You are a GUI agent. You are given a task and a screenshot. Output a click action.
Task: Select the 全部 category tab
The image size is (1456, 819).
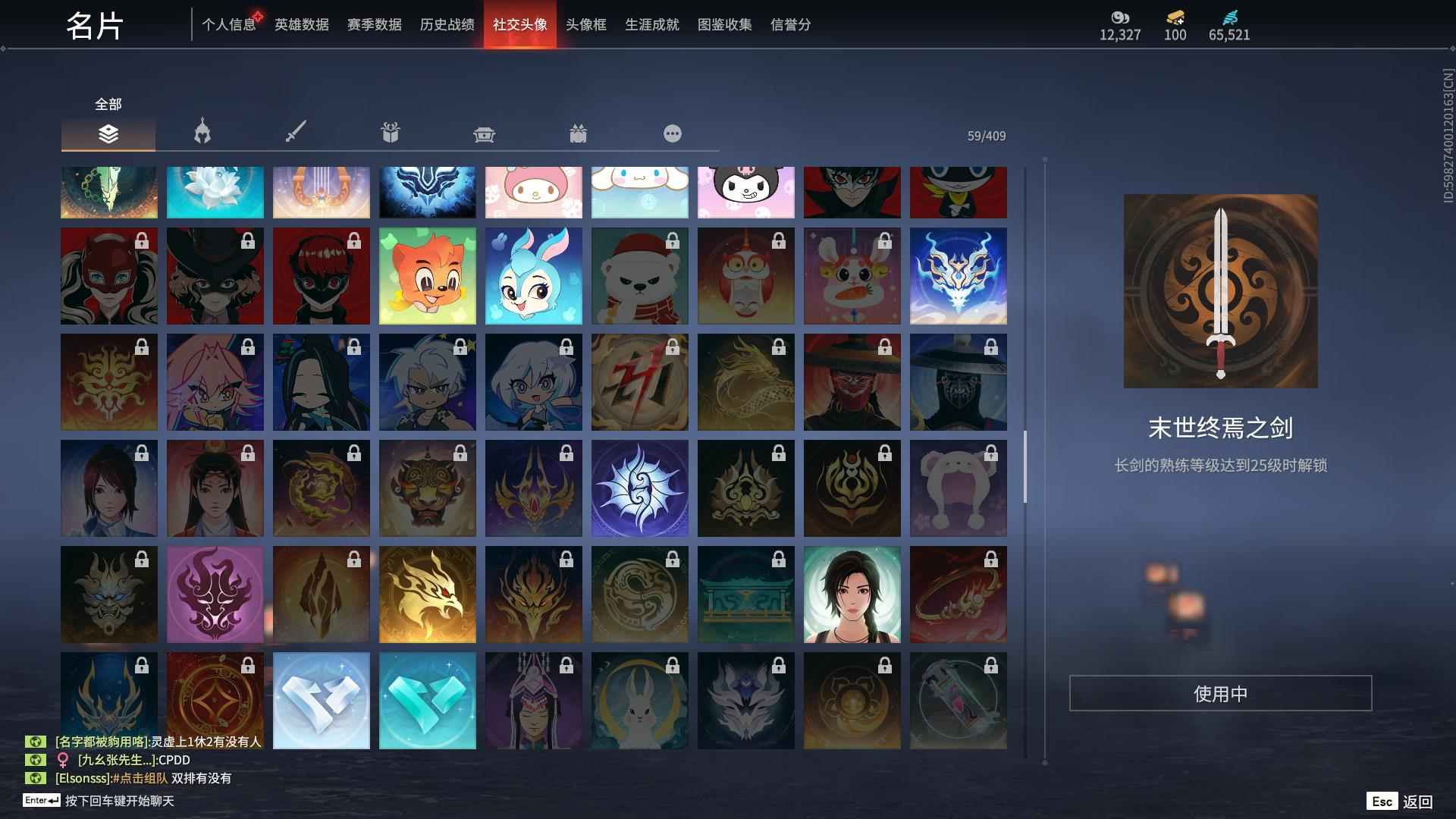(x=106, y=104)
